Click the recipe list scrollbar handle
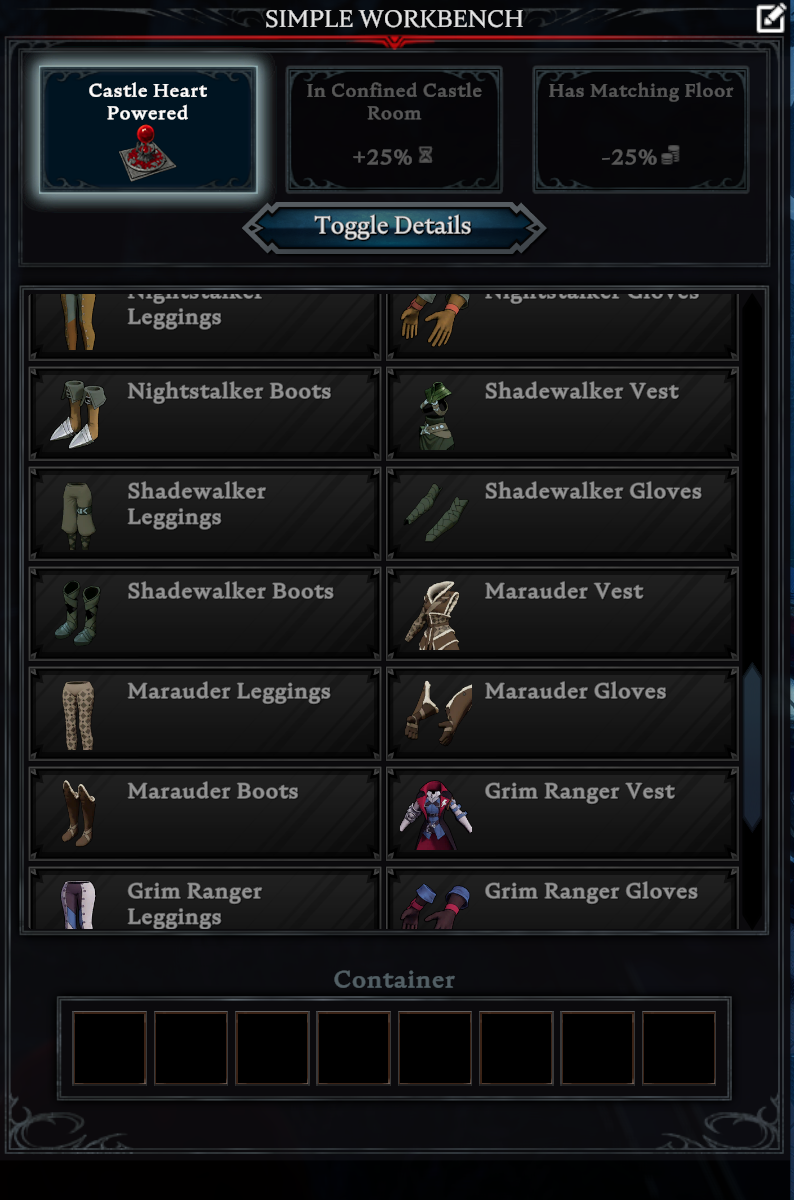 pyautogui.click(x=752, y=746)
